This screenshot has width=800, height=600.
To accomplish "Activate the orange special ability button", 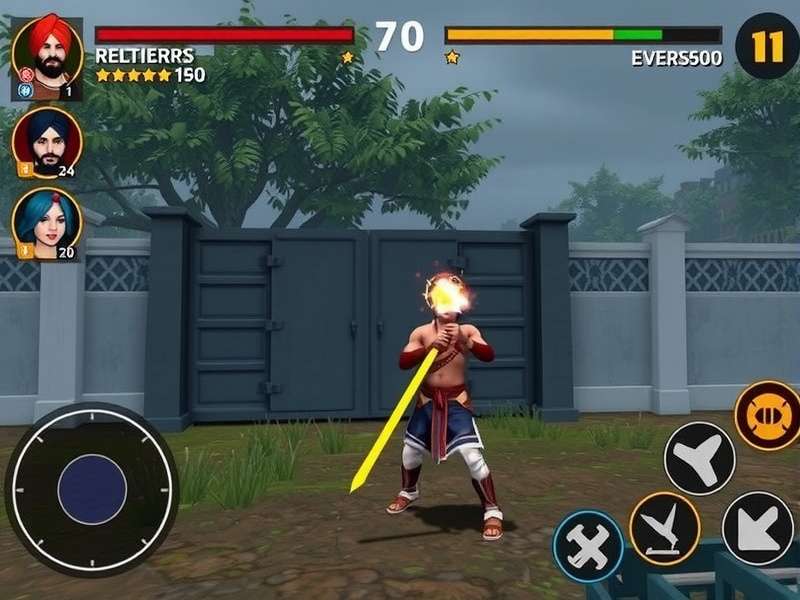I will click(x=769, y=416).
